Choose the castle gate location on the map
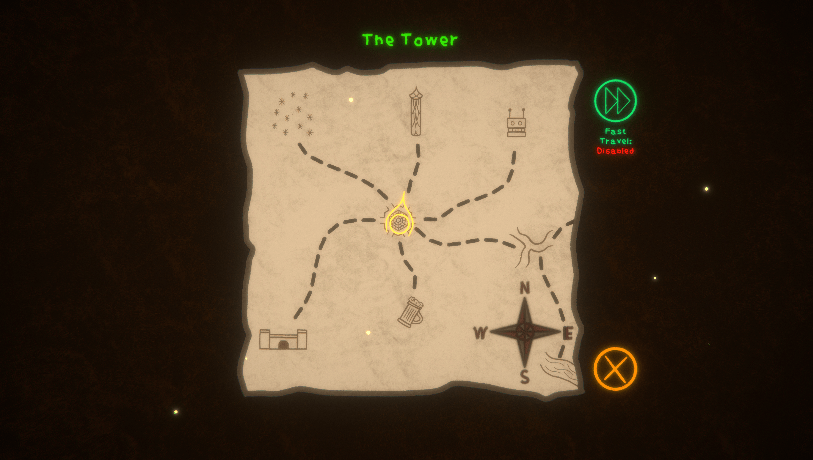This screenshot has height=460, width=813. [x=283, y=340]
